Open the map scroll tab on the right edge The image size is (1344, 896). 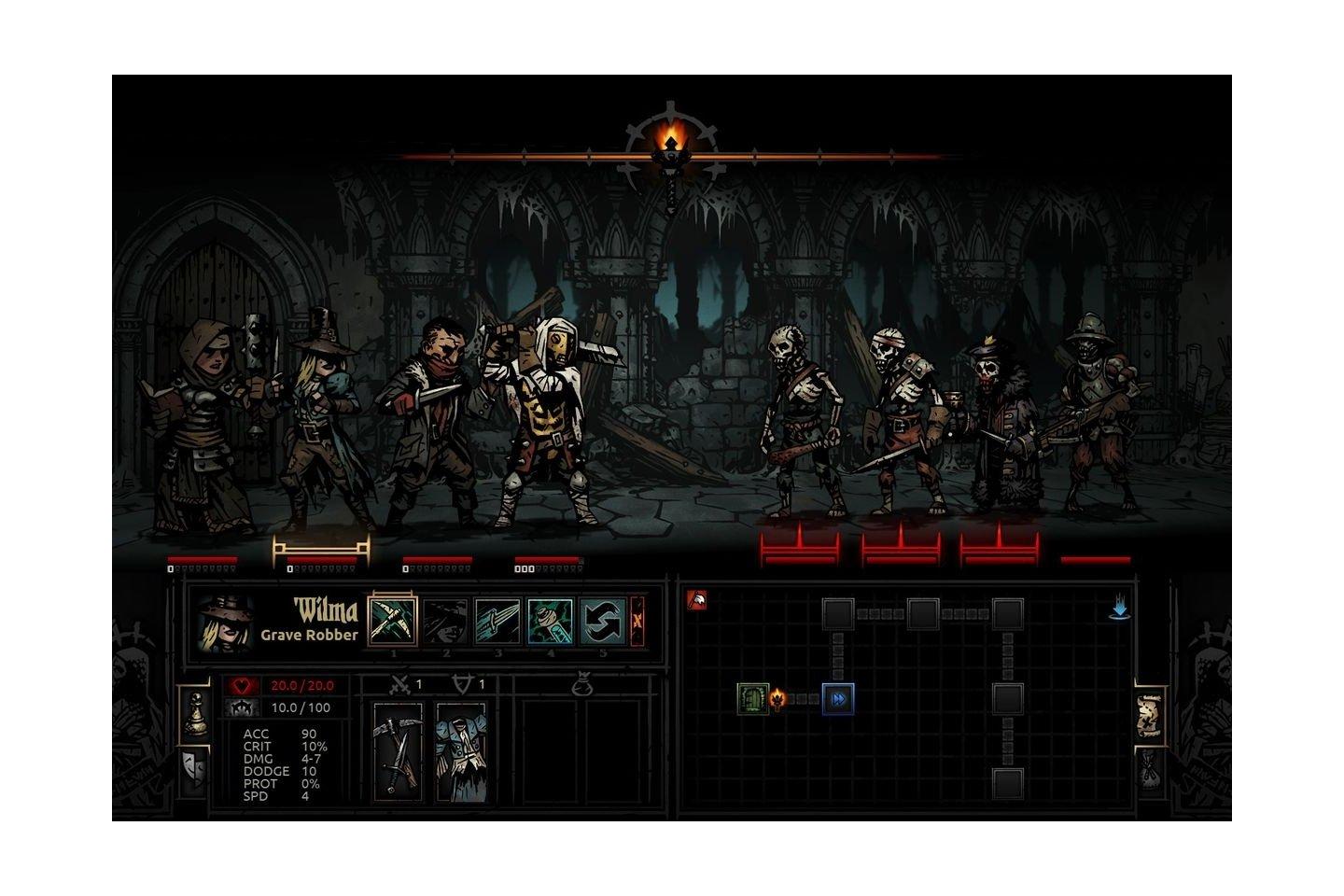[1148, 717]
